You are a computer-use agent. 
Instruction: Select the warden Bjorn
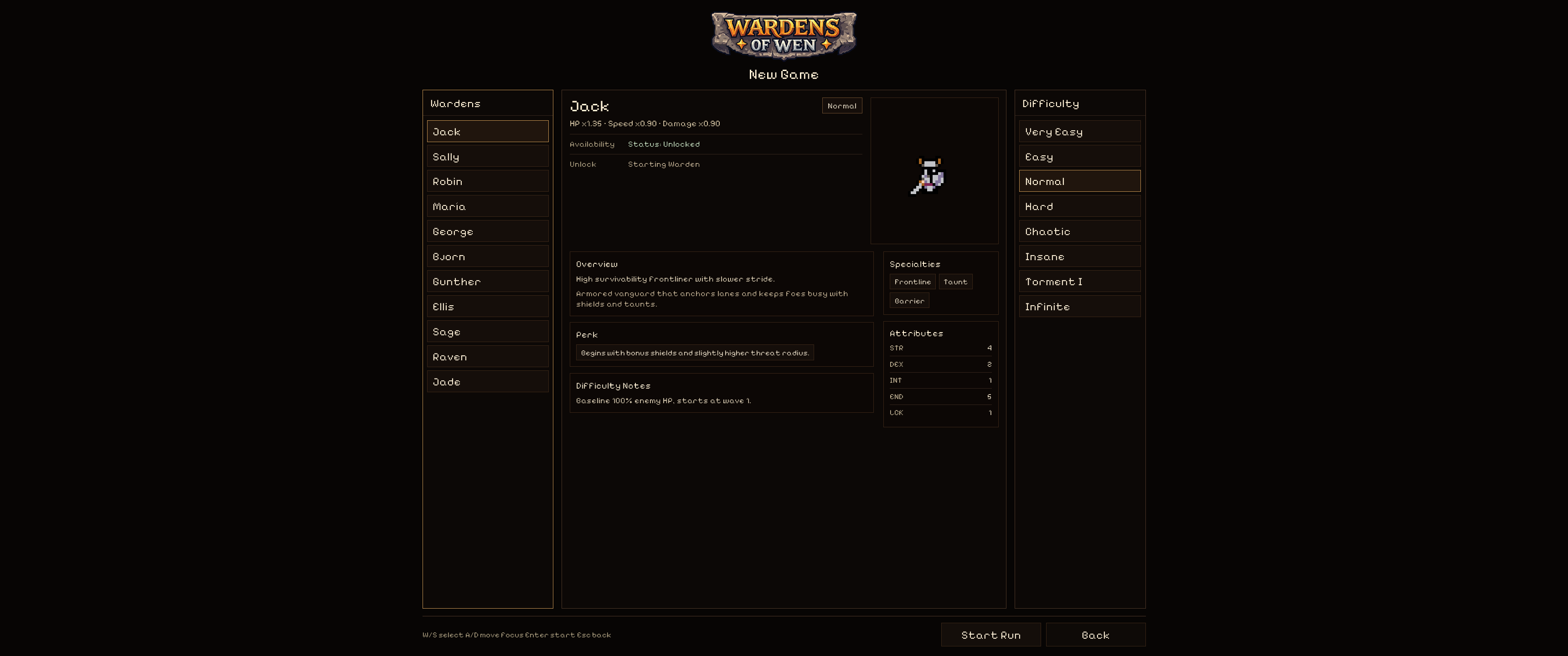488,256
